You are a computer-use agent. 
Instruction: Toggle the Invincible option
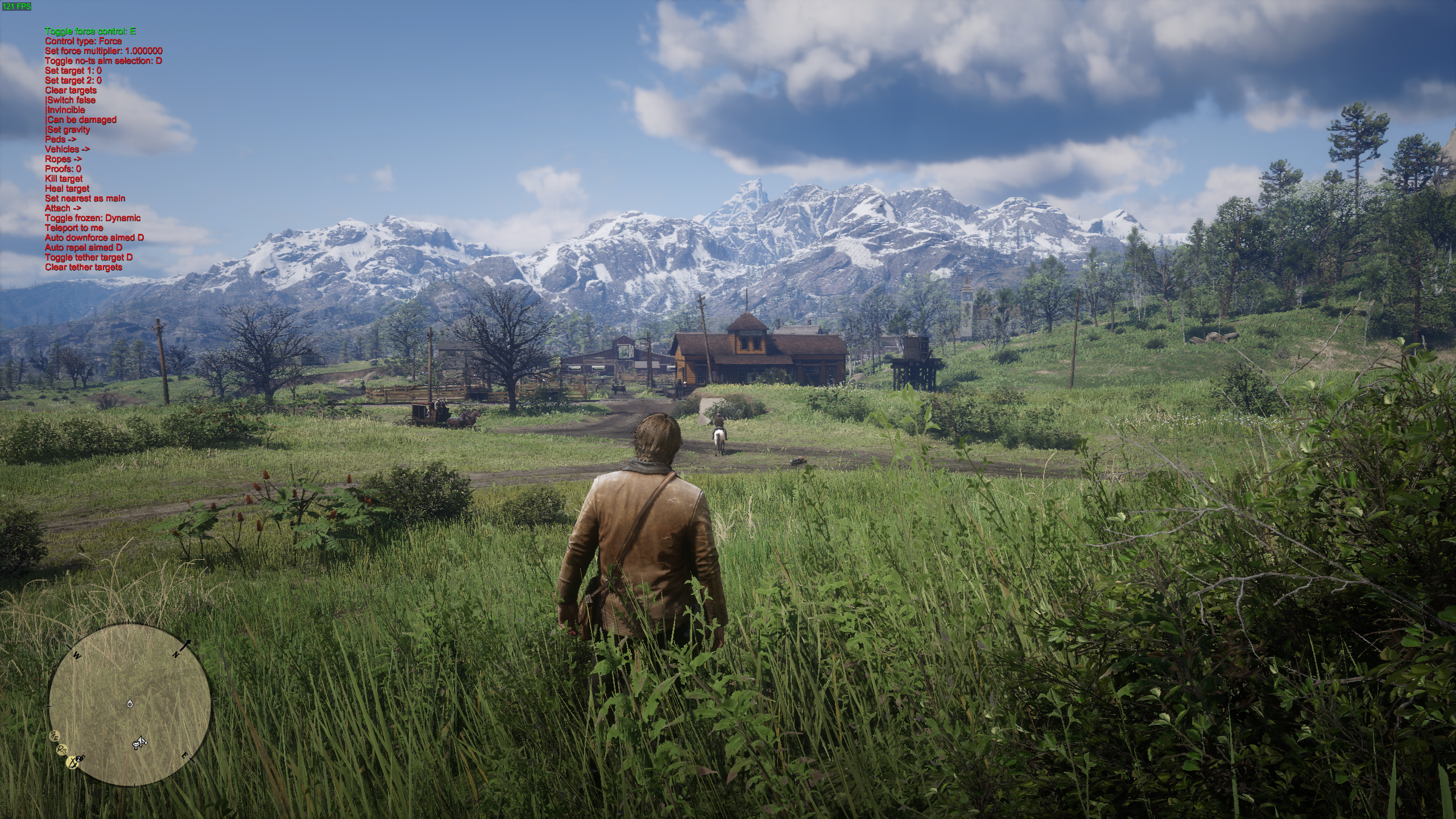click(x=65, y=110)
